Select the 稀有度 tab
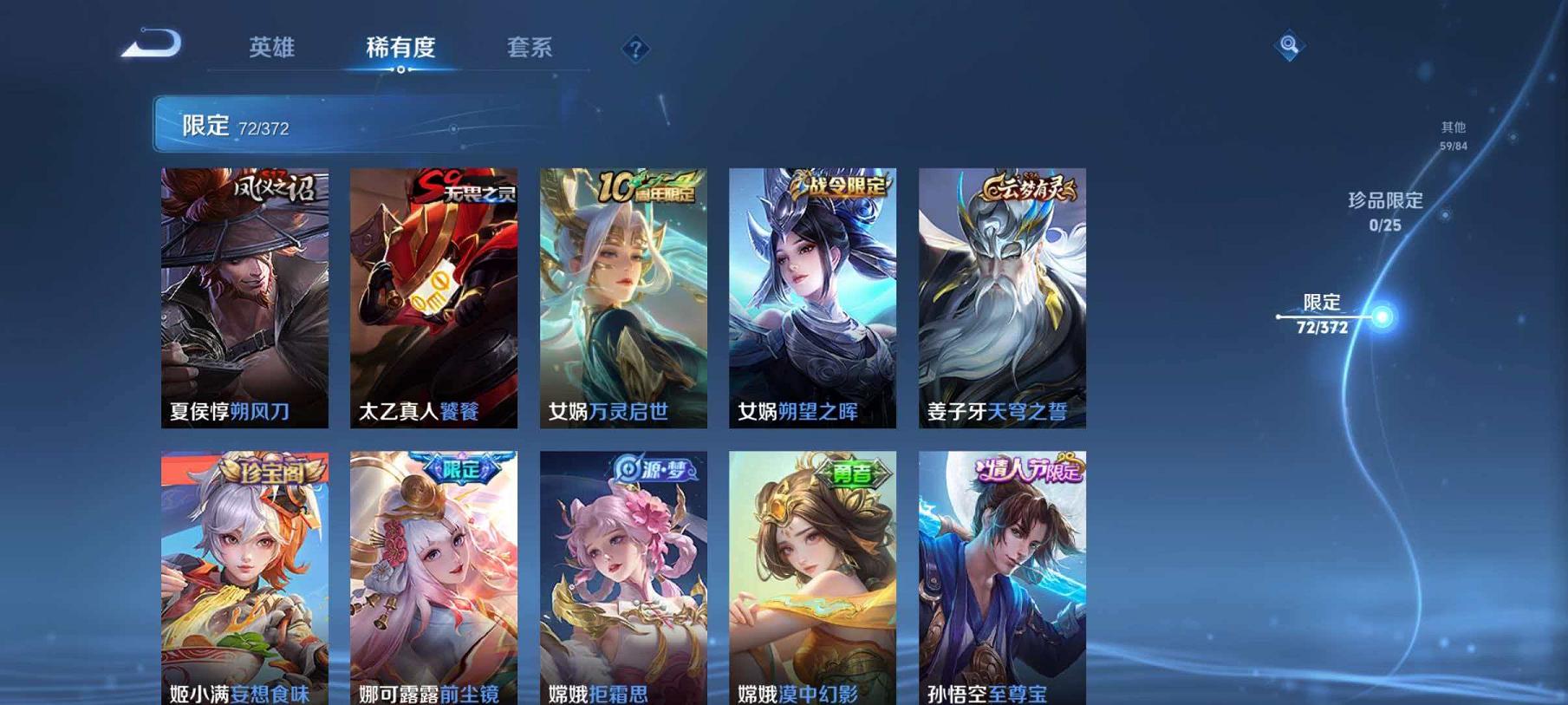The image size is (1568, 705). pos(403,49)
